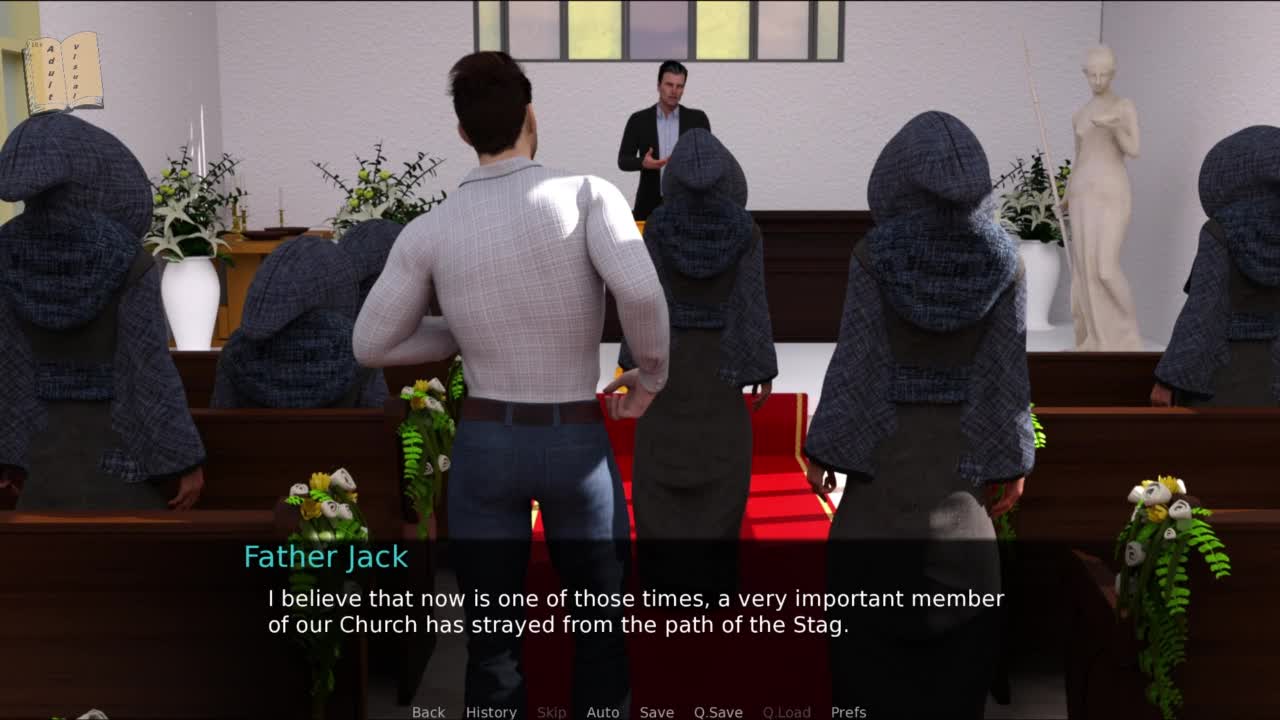The image size is (1280, 720).
Task: Open the dialogue History log
Action: pyautogui.click(x=491, y=712)
